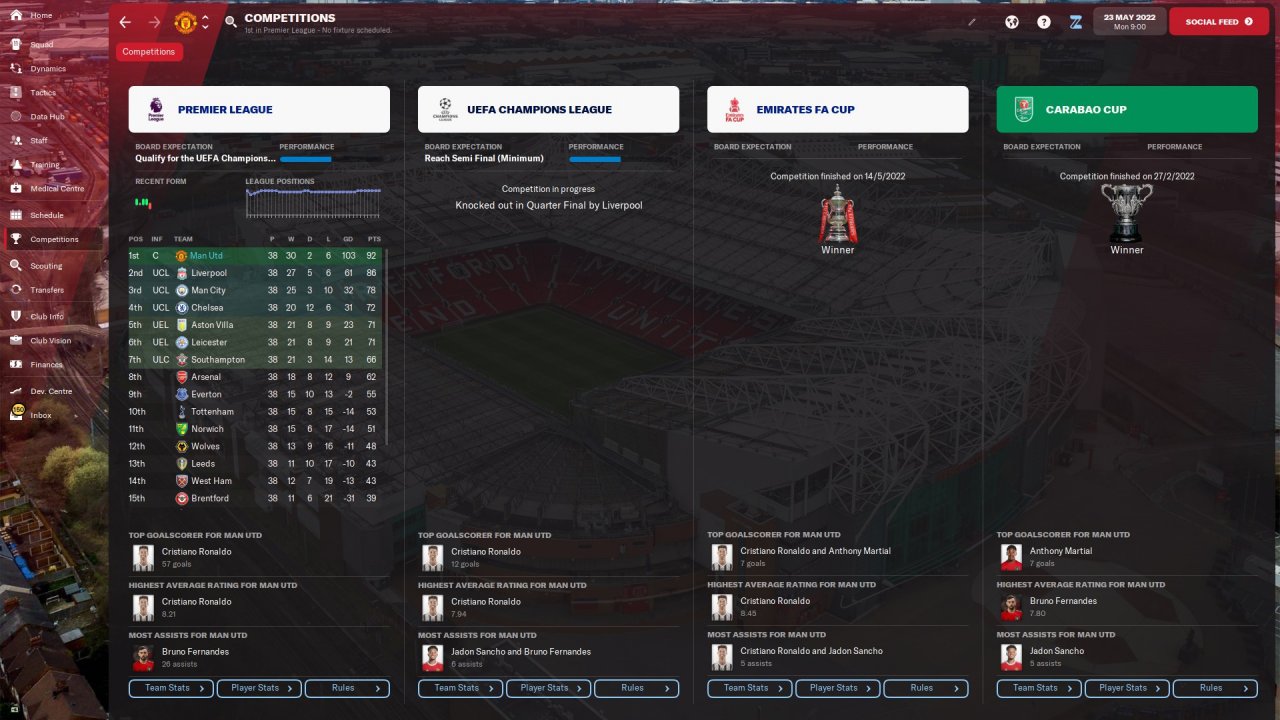Click the search magnifier icon
Image resolution: width=1280 pixels, height=720 pixels.
tap(231, 21)
